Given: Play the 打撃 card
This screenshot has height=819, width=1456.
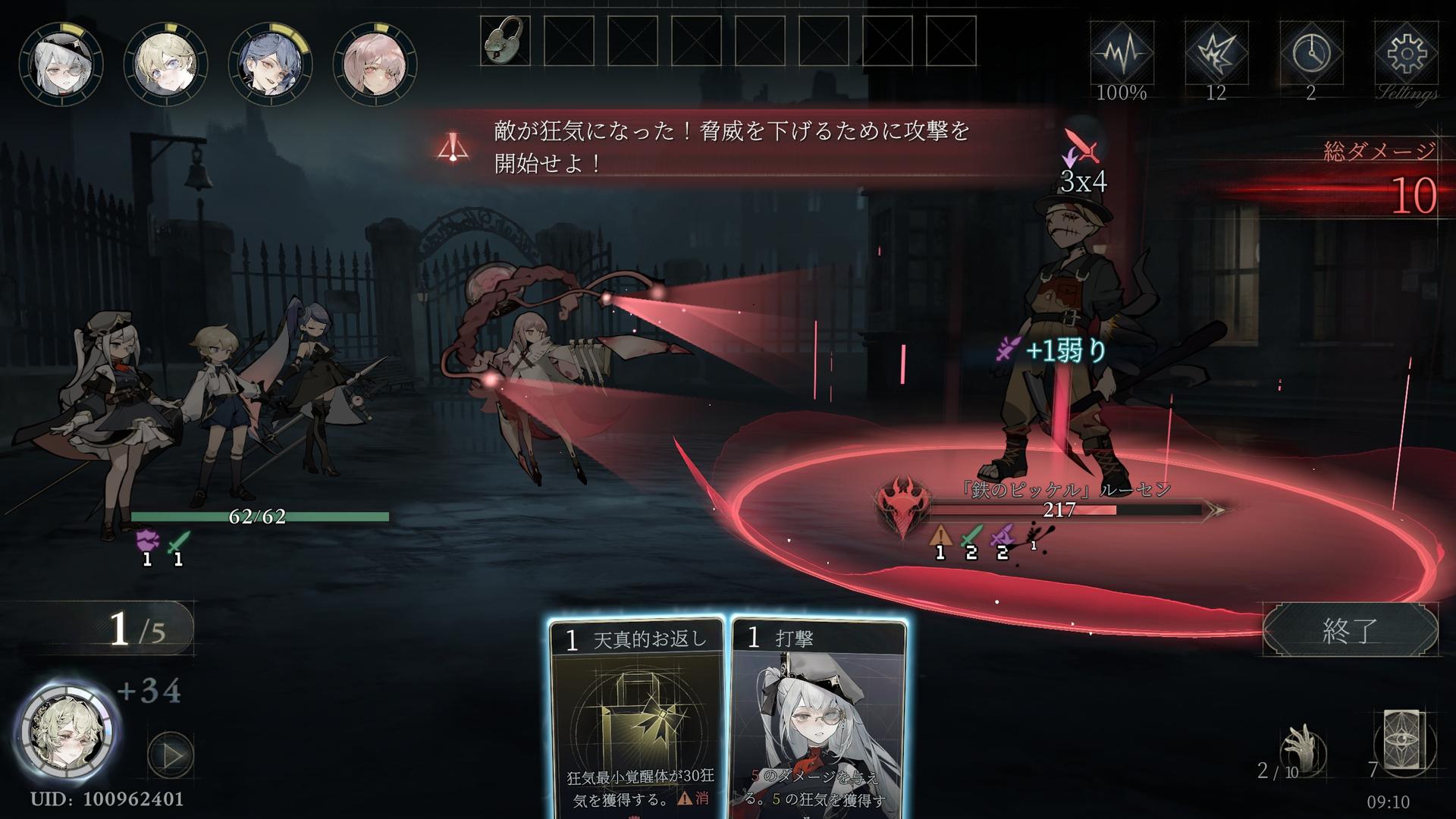Looking at the screenshot, I should [x=819, y=720].
